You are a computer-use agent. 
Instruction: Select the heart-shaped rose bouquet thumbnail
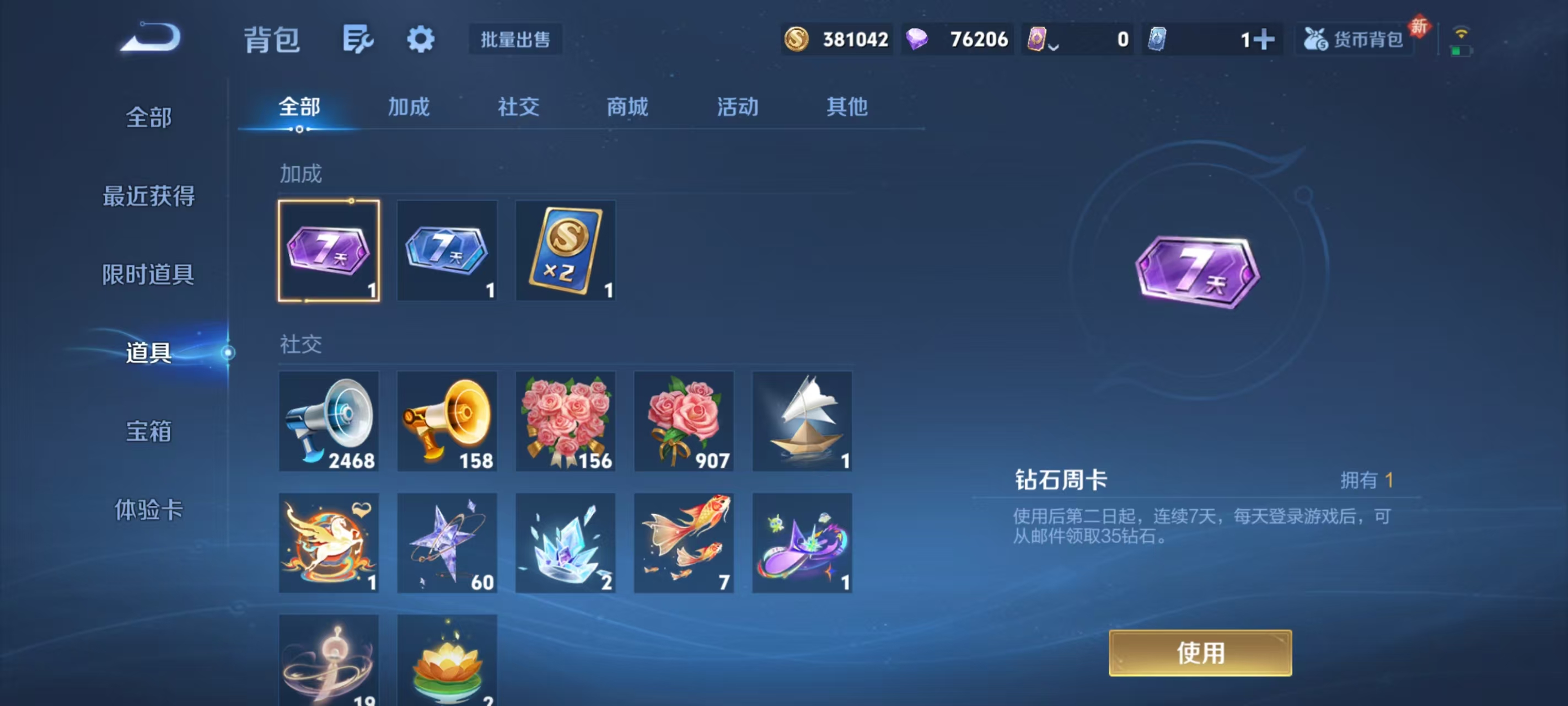coord(565,420)
